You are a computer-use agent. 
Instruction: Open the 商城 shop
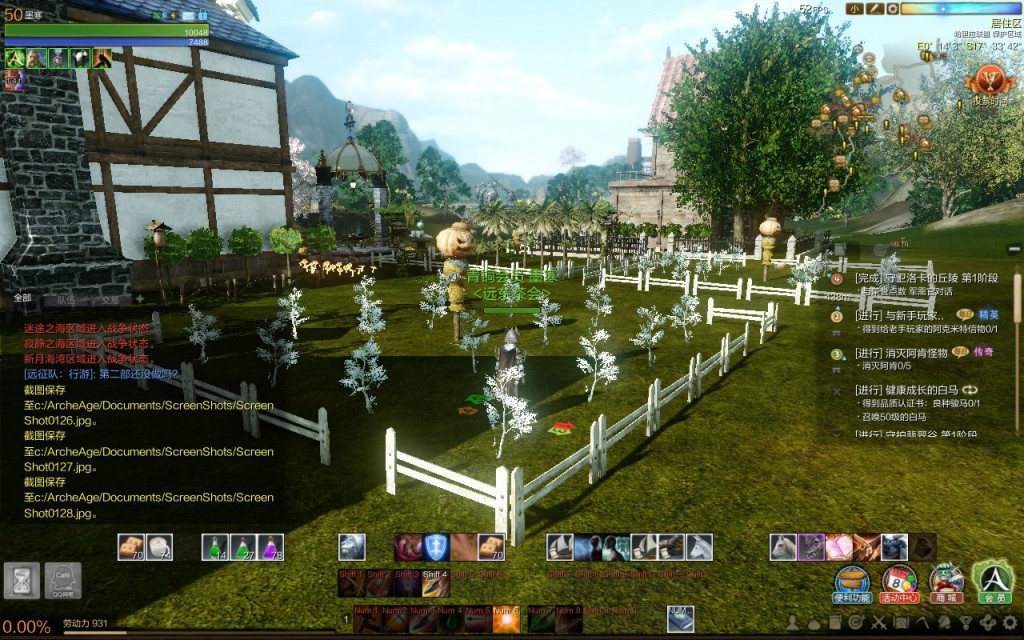tap(946, 580)
